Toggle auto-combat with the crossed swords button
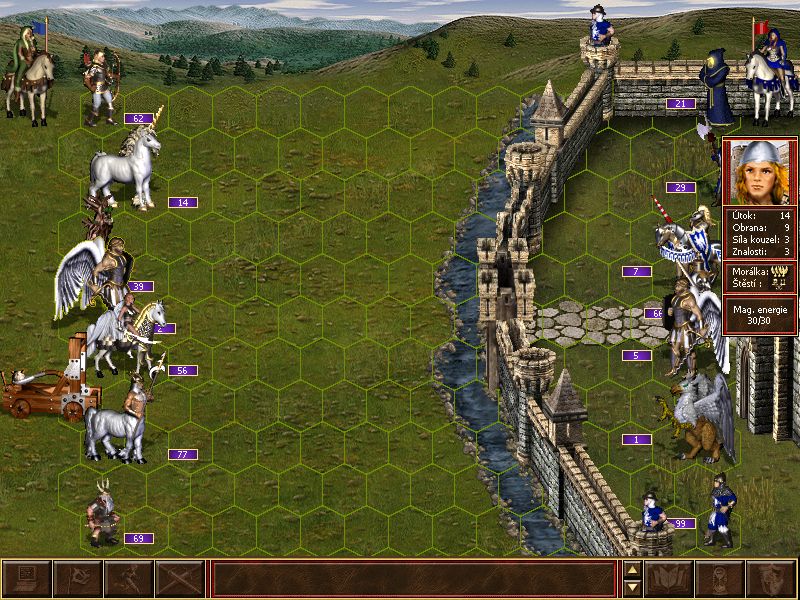This screenshot has width=800, height=600. tap(180, 579)
